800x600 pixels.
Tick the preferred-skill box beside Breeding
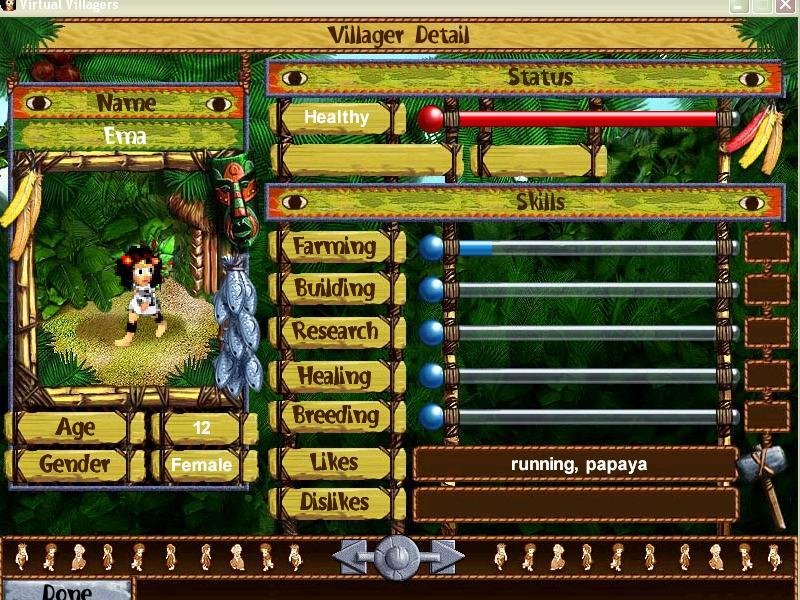[767, 416]
